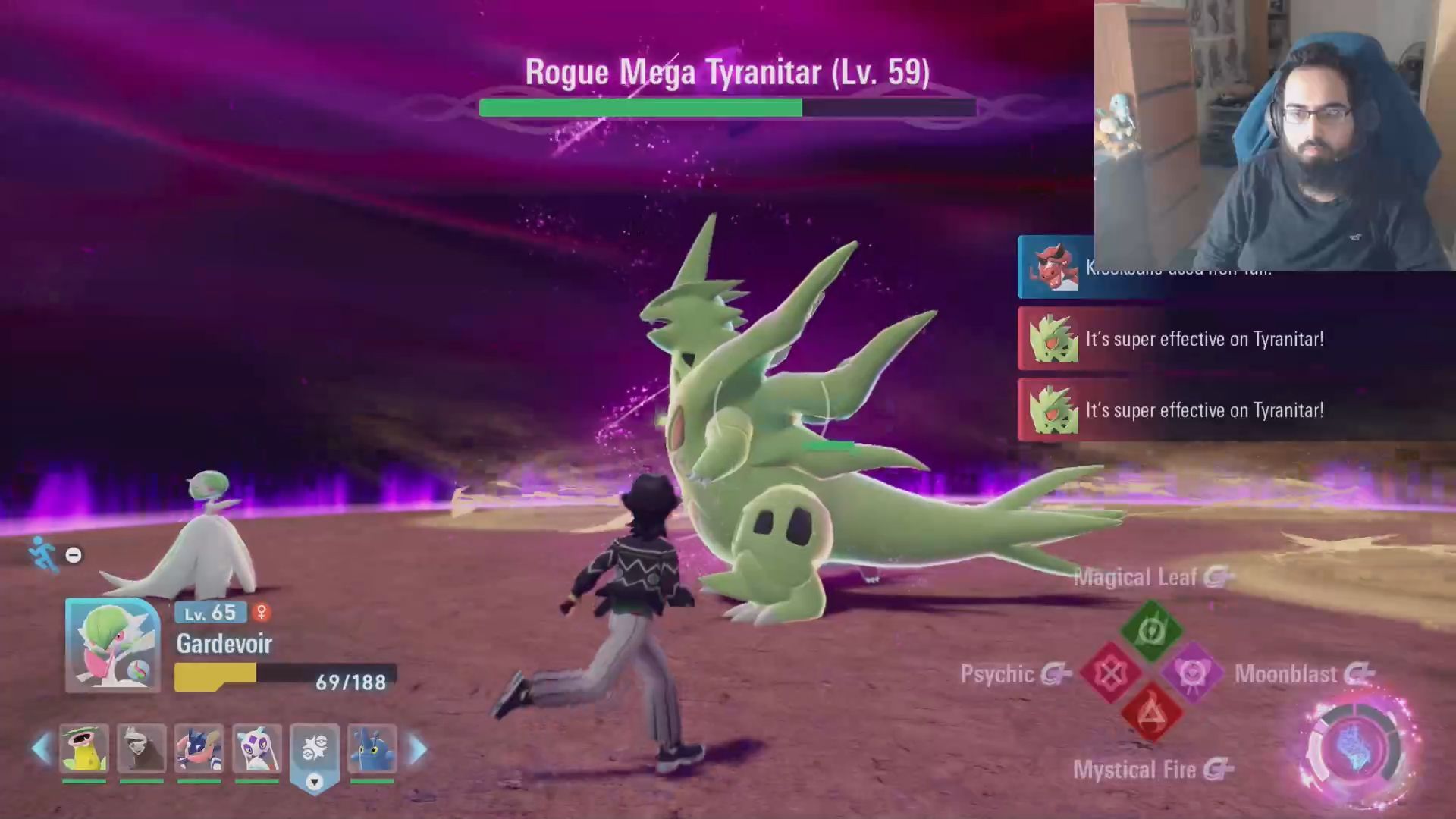Use the Mystical Fire move
Image resolution: width=1456 pixels, height=819 pixels.
[1151, 714]
